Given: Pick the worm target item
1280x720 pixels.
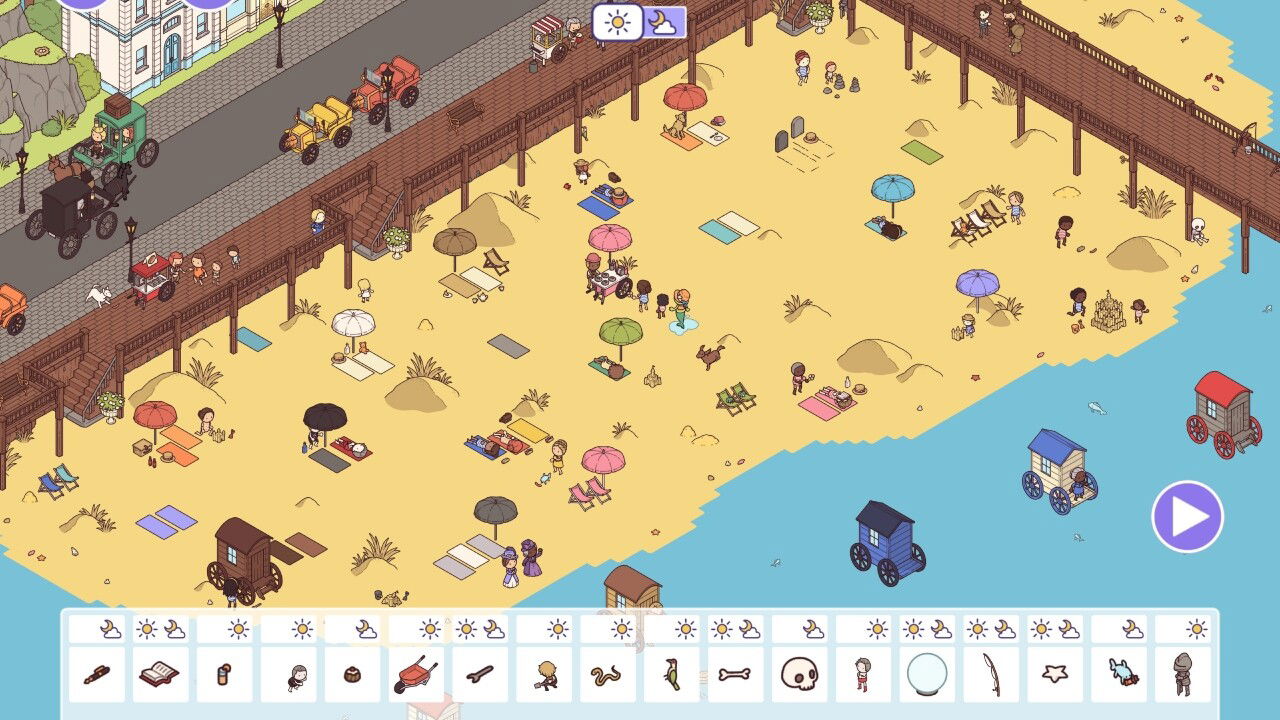Looking at the screenshot, I should click(x=608, y=675).
